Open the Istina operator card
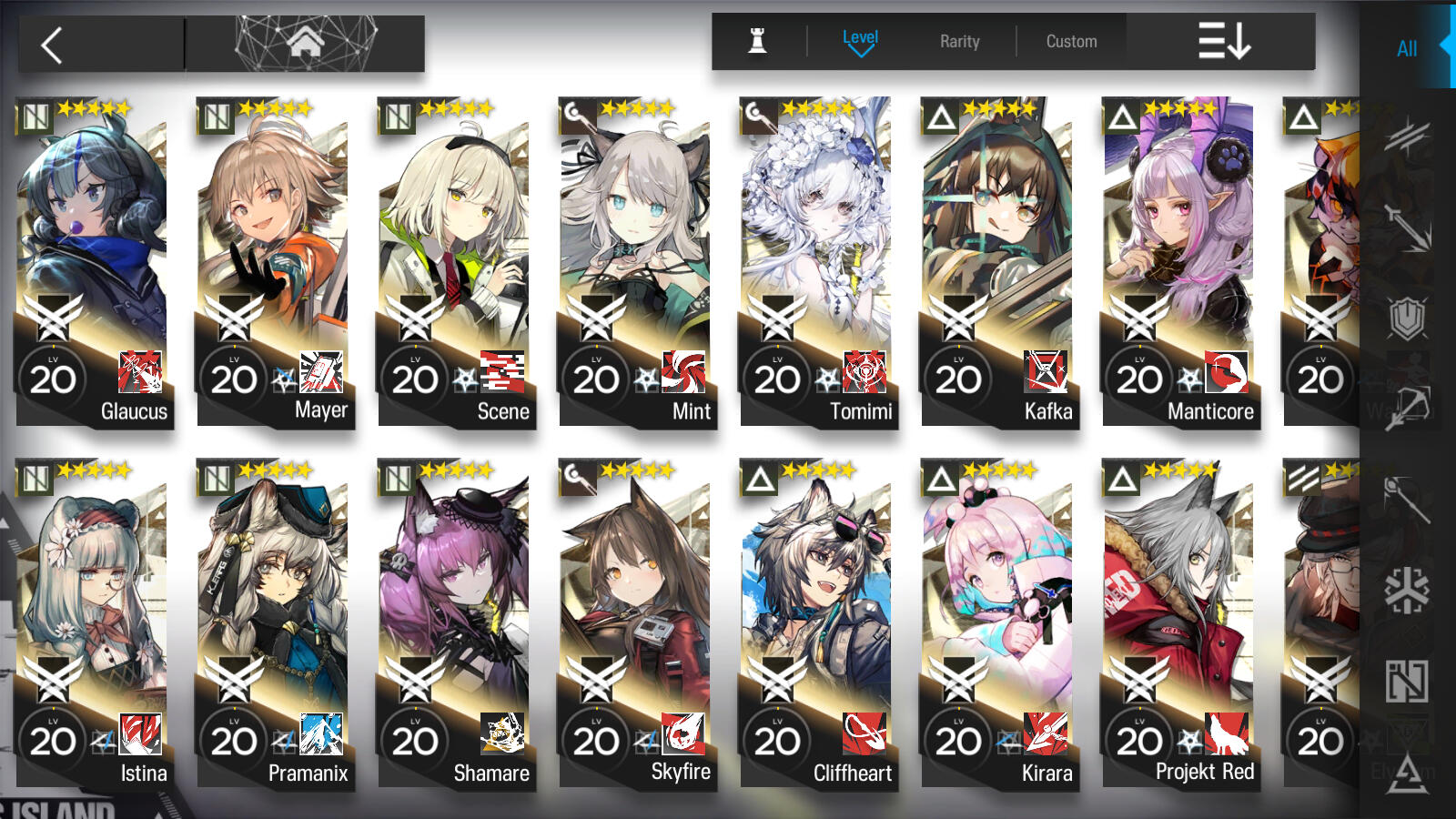Viewport: 1456px width, 819px height. pyautogui.click(x=92, y=624)
